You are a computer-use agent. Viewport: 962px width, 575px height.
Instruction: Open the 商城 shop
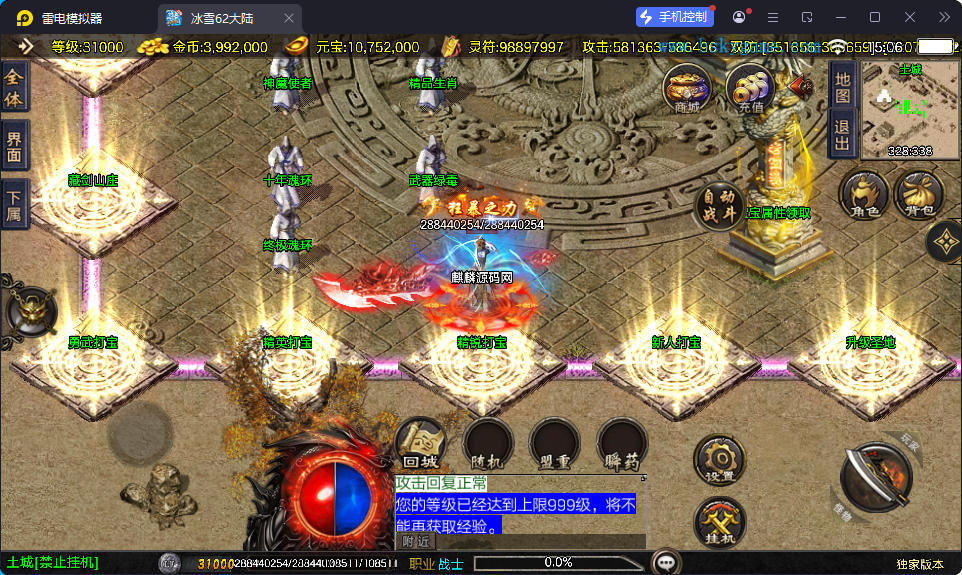pos(687,90)
